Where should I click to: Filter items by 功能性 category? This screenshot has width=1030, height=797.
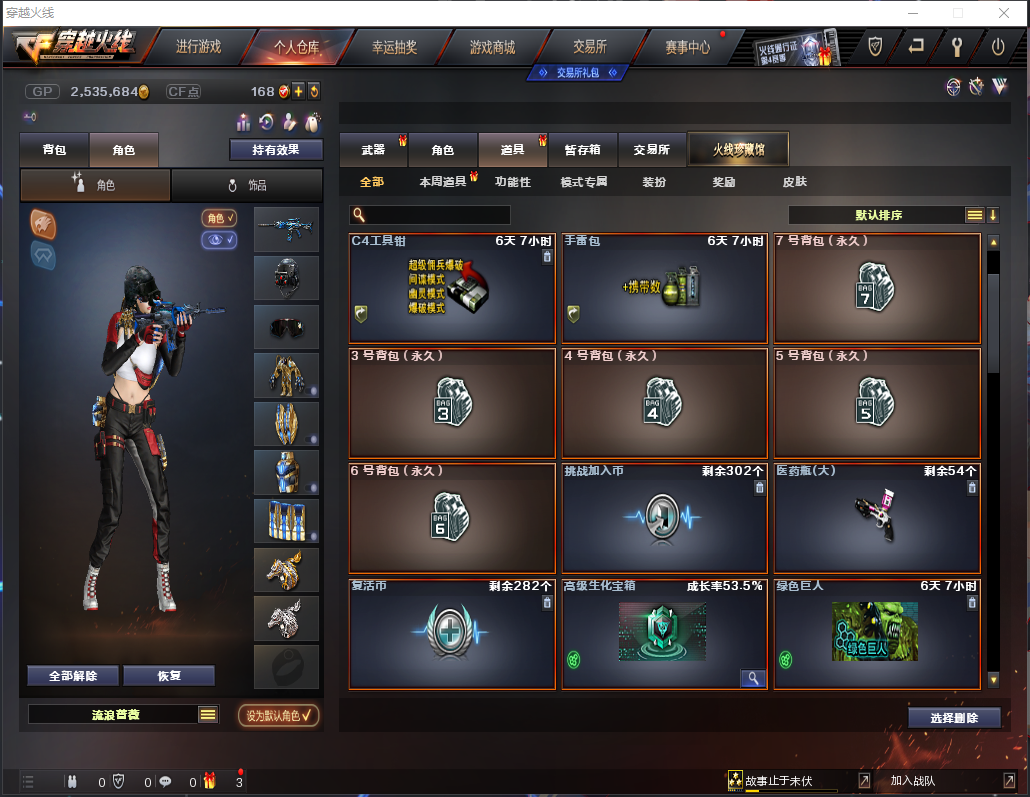512,182
